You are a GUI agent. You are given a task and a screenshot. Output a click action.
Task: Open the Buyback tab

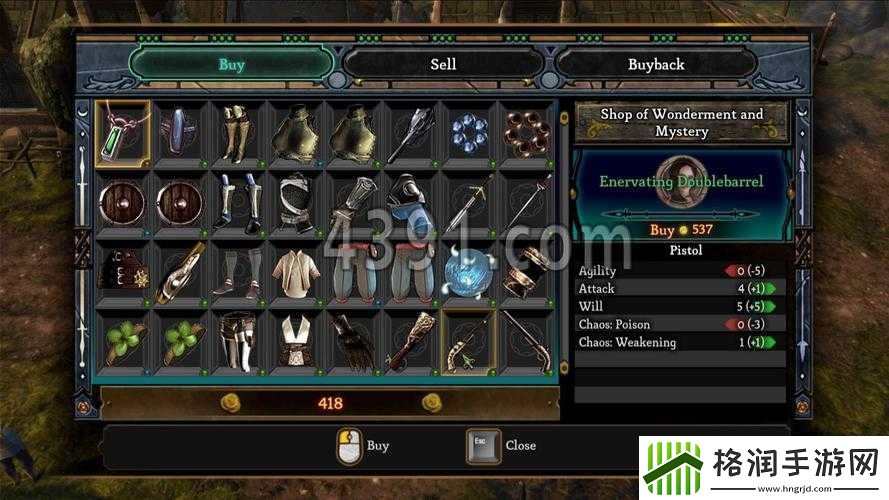[x=656, y=64]
